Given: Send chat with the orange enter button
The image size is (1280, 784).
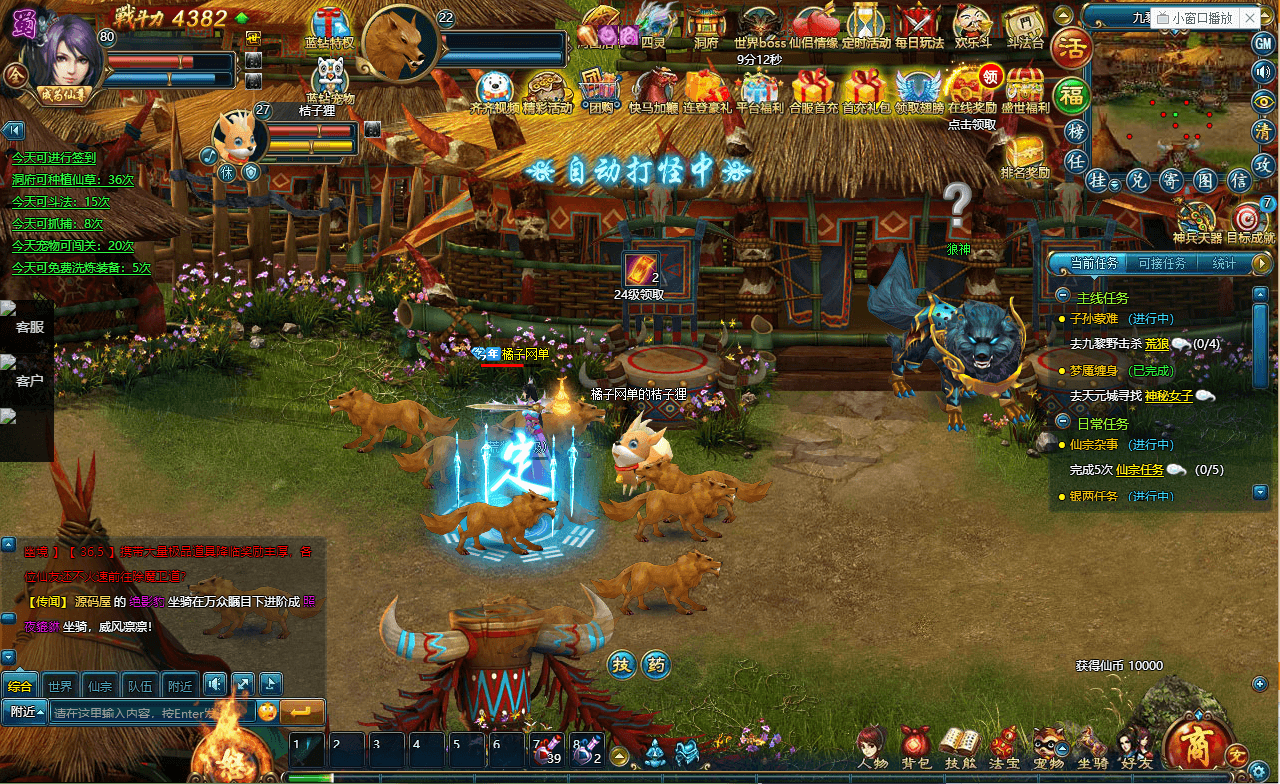Looking at the screenshot, I should [x=302, y=712].
